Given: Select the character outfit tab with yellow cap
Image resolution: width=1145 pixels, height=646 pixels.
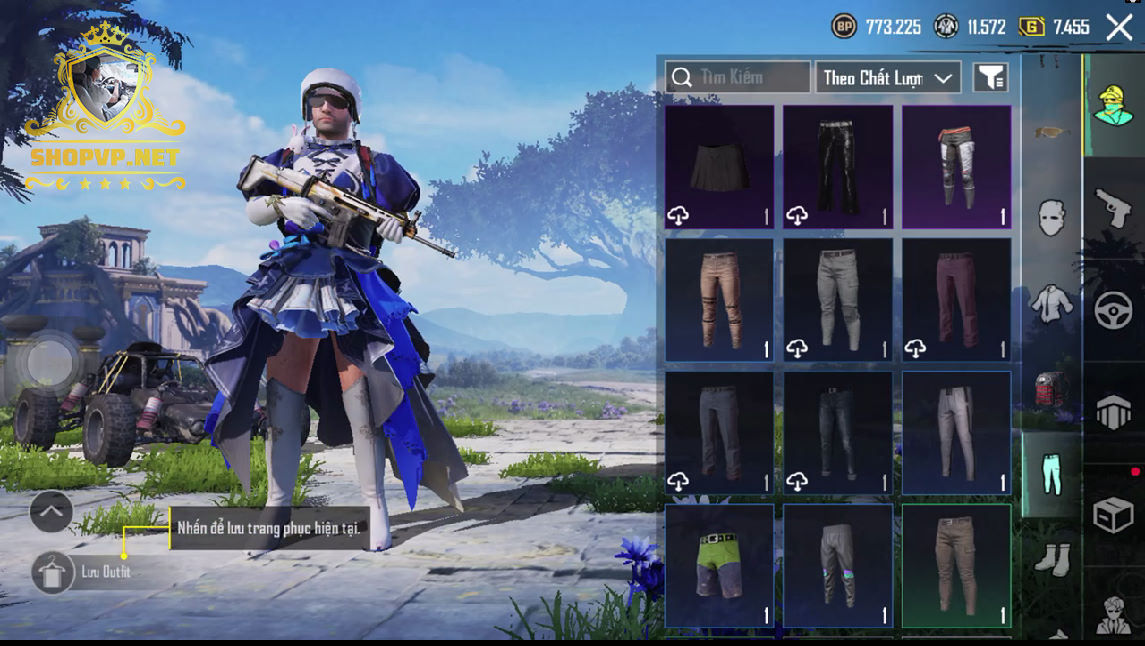Looking at the screenshot, I should coord(1113,105).
